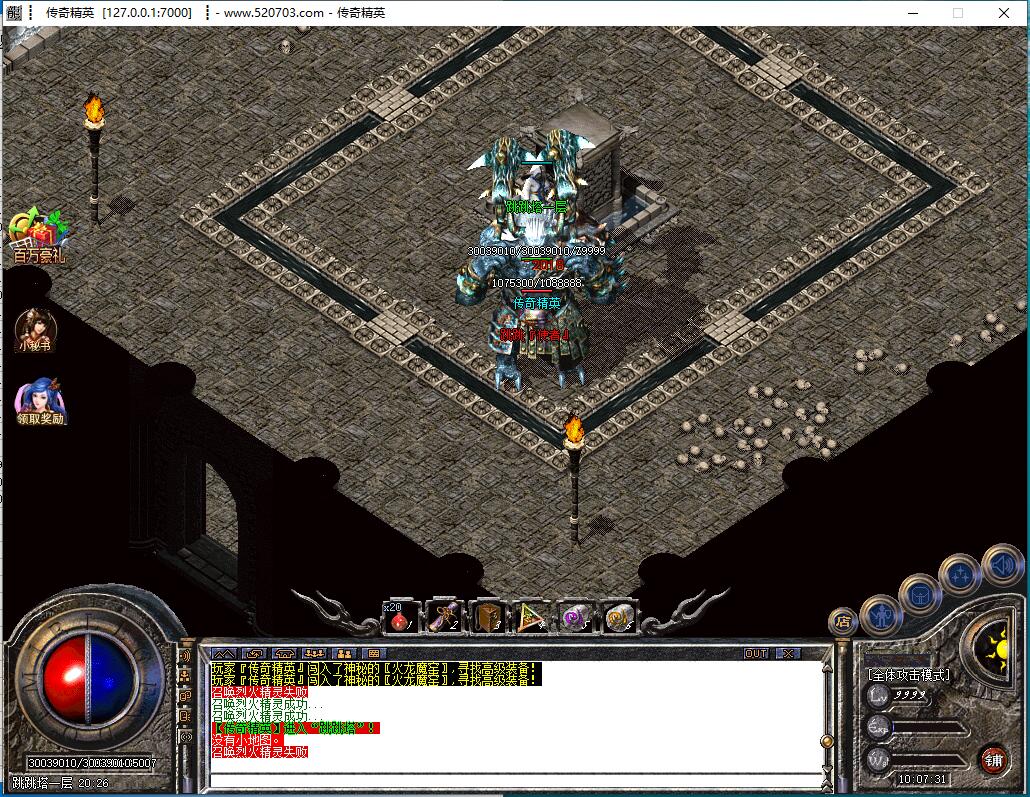This screenshot has height=797, width=1030.
Task: Open the character equipment round button
Action: 881,613
